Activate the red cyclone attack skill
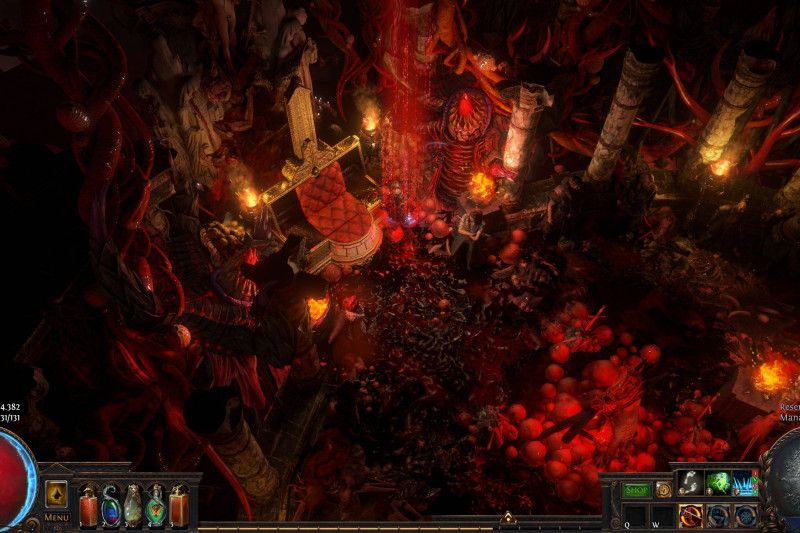This screenshot has height=533, width=800. coord(690,516)
